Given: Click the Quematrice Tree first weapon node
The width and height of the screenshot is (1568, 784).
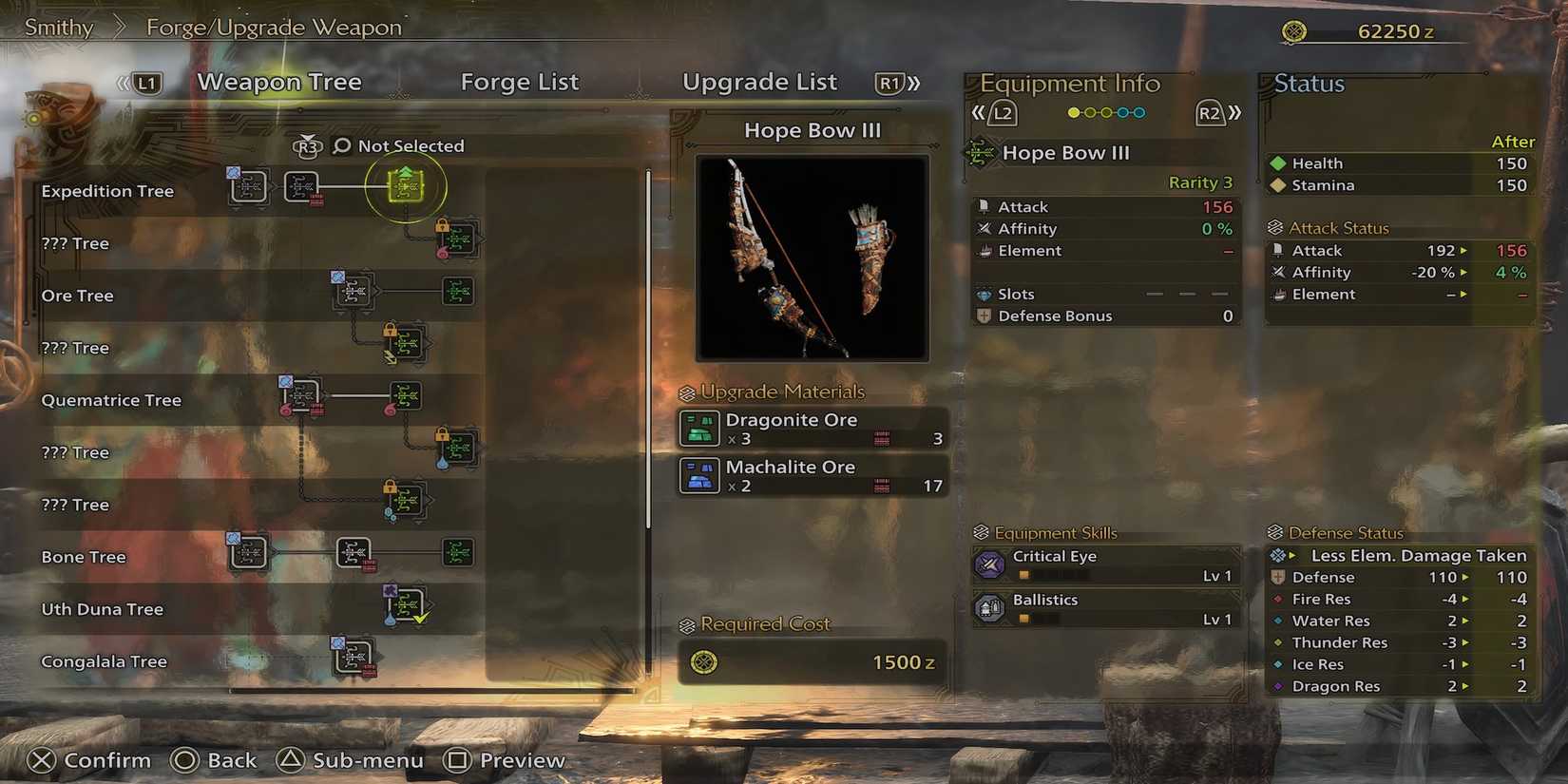Looking at the screenshot, I should pyautogui.click(x=302, y=395).
